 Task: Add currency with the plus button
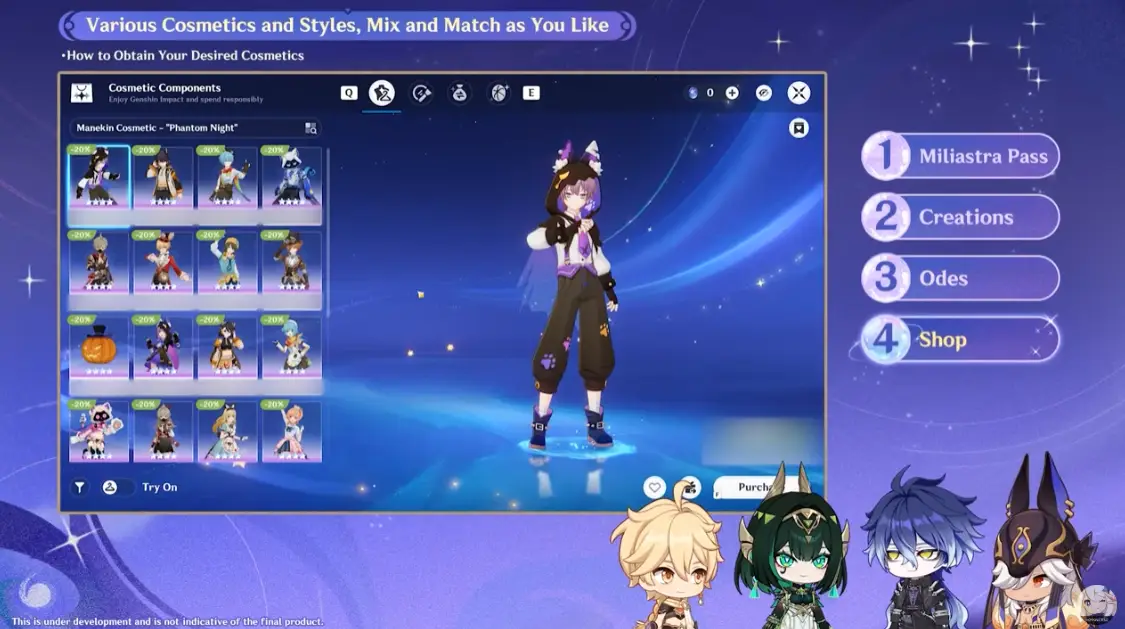(732, 93)
